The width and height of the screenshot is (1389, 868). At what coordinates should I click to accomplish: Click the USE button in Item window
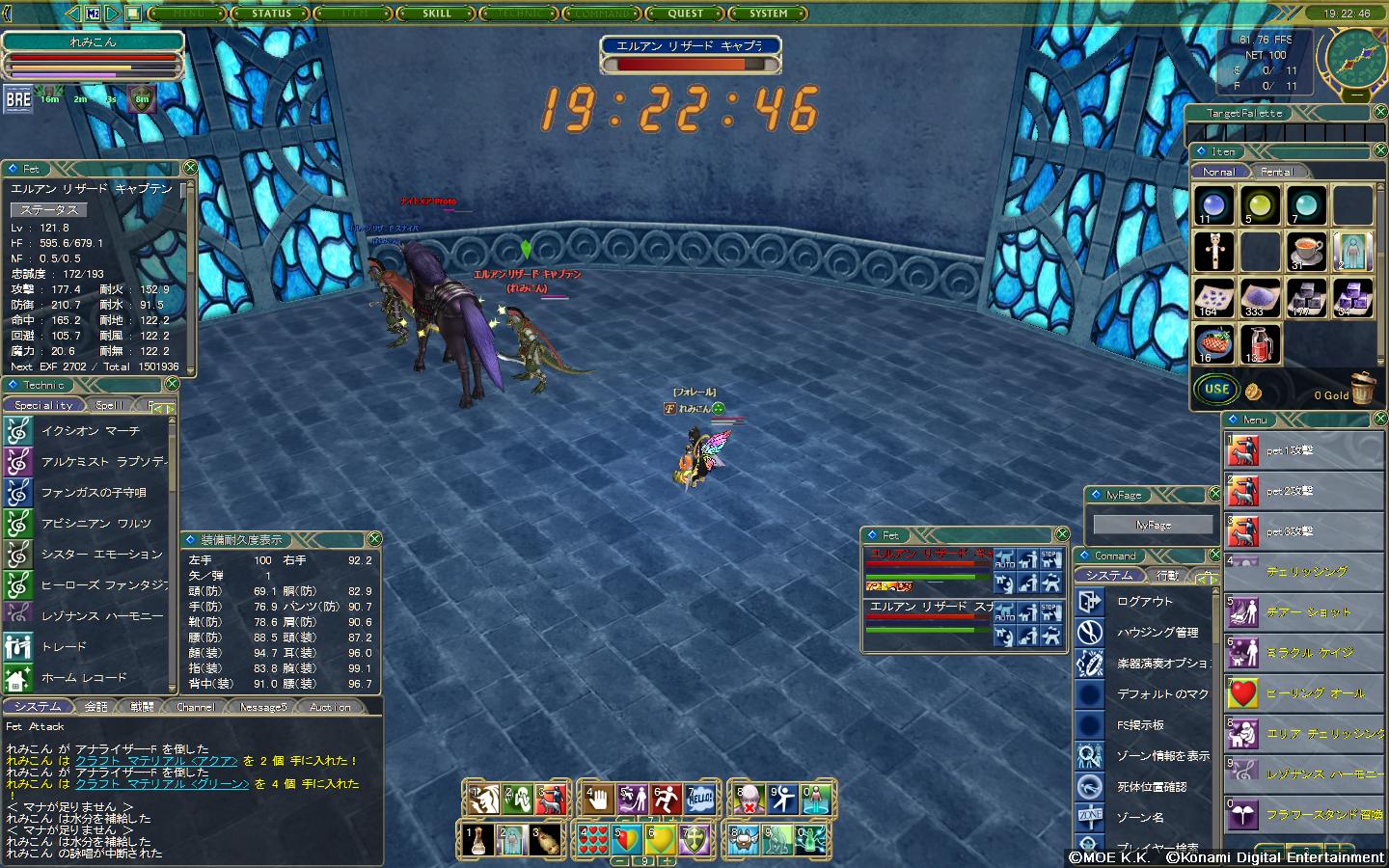coord(1216,390)
